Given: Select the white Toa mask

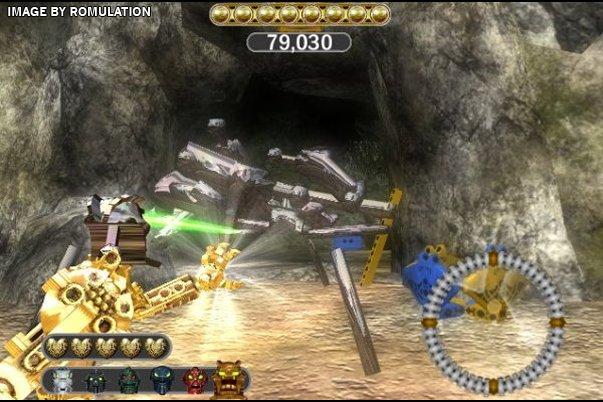Looking at the screenshot, I should coord(63,380).
